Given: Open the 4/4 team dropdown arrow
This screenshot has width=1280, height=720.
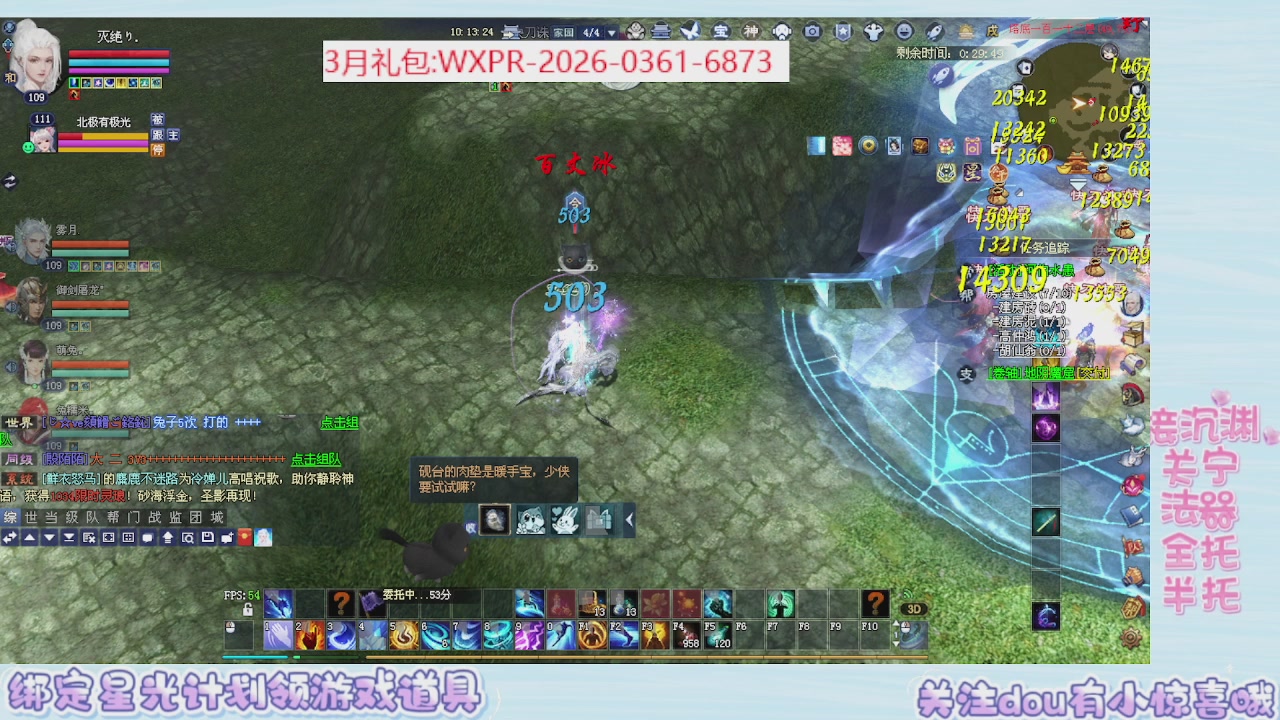Looking at the screenshot, I should click(611, 31).
